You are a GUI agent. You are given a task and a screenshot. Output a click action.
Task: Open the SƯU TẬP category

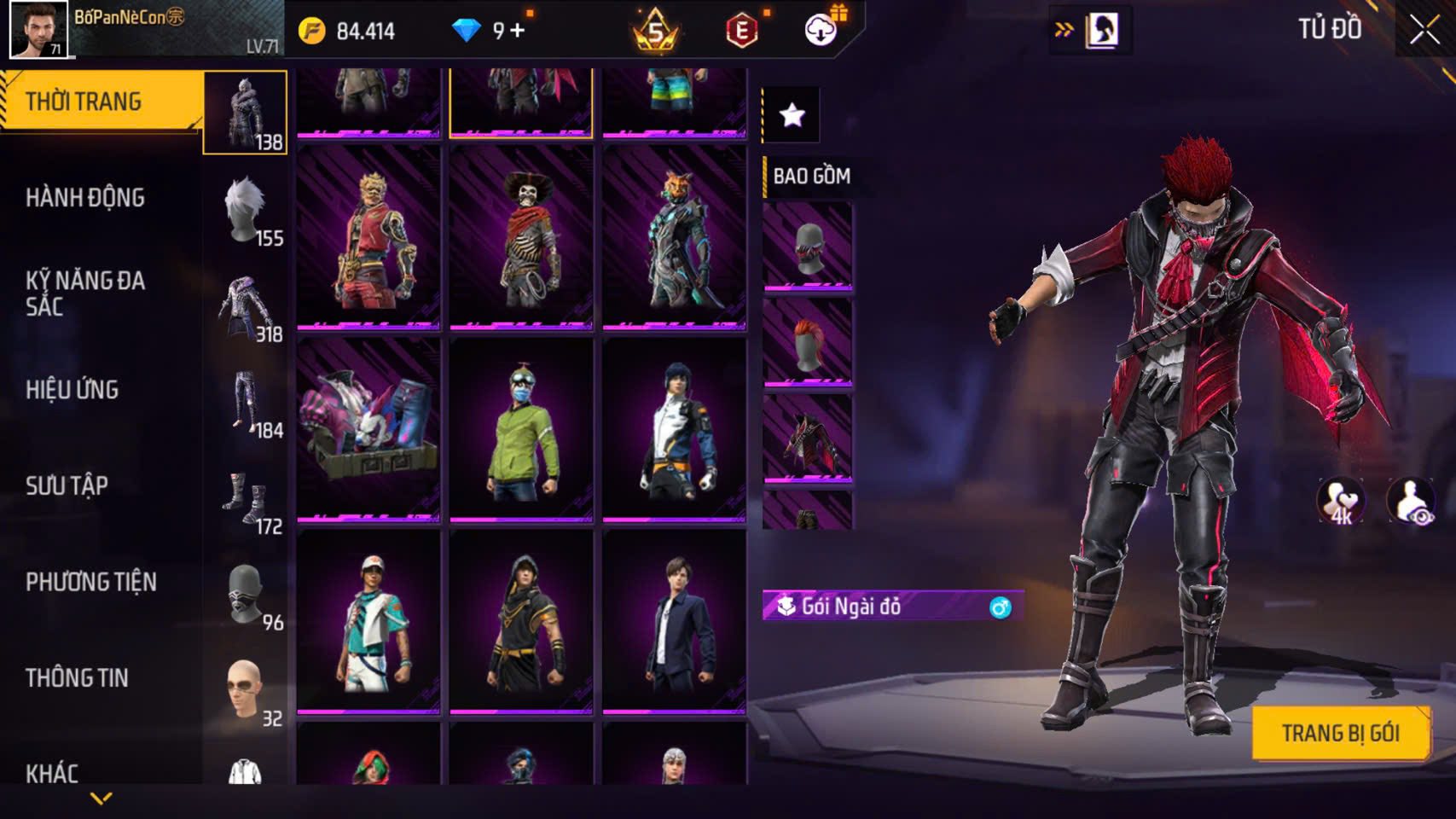coord(67,486)
